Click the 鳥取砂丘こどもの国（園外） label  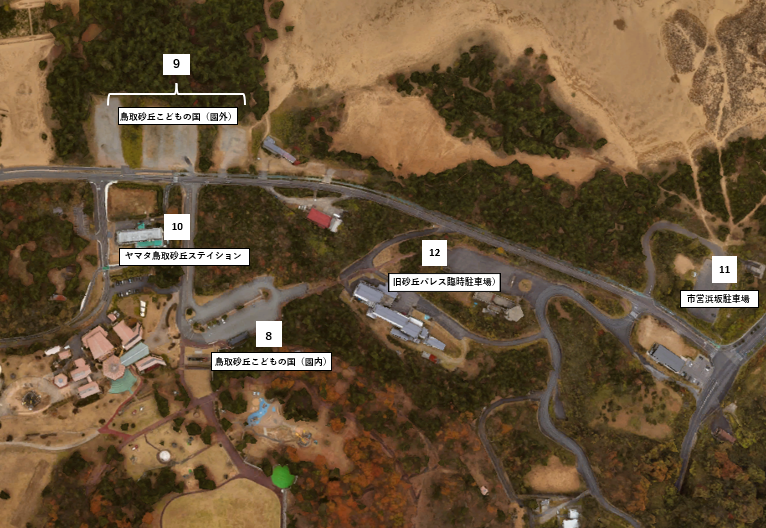176,116
